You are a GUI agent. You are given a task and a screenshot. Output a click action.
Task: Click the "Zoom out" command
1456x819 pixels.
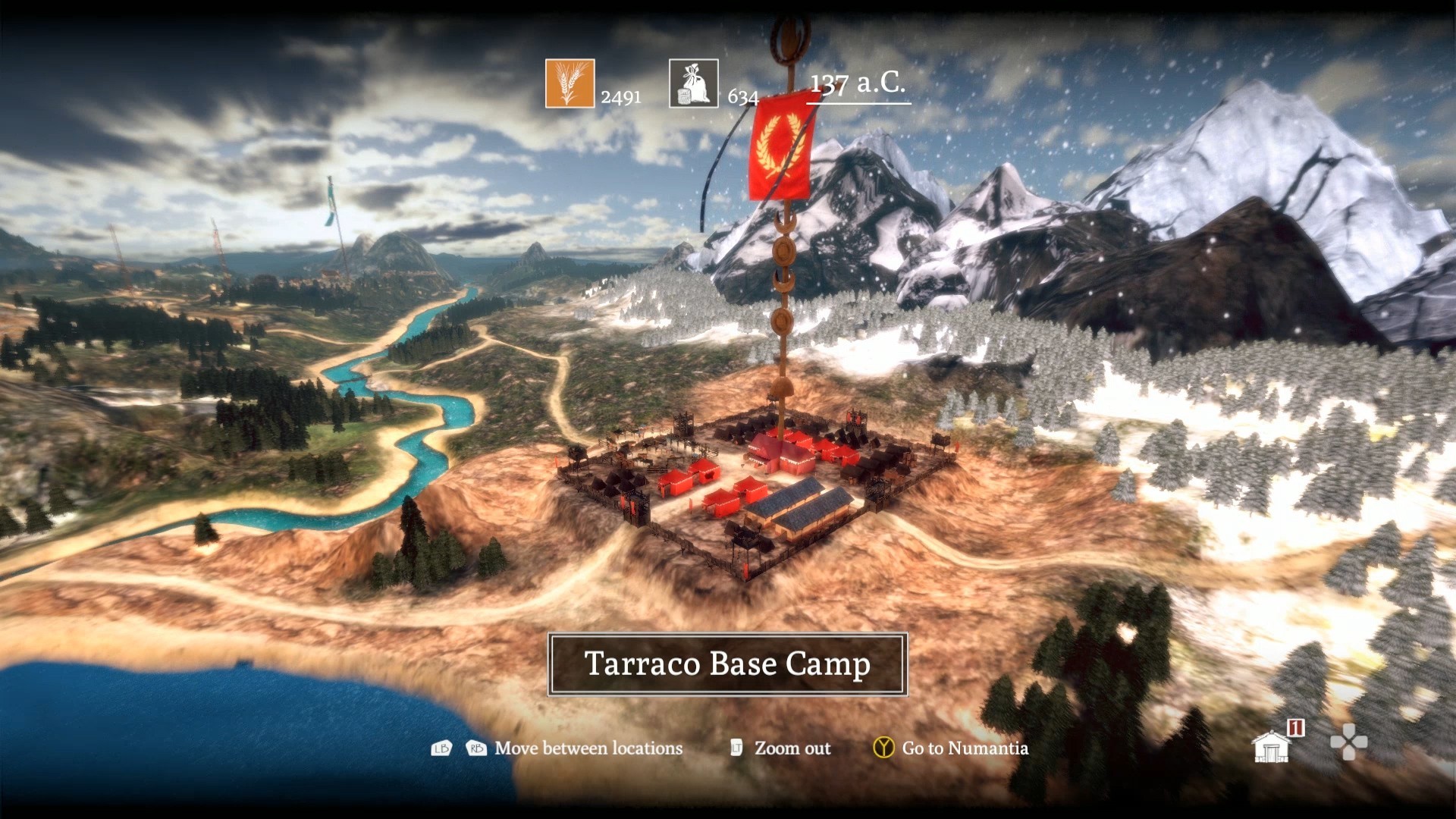pyautogui.click(x=791, y=748)
